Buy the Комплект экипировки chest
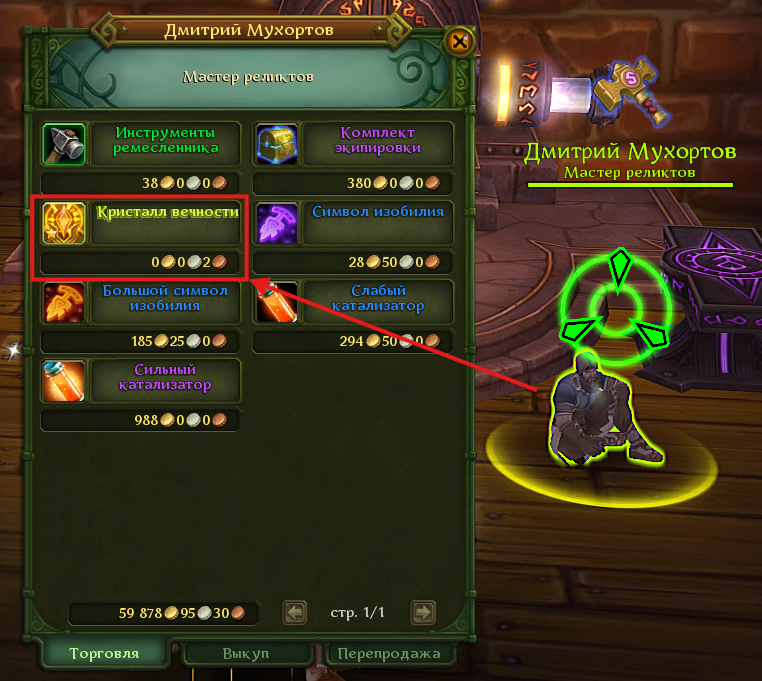 point(276,145)
